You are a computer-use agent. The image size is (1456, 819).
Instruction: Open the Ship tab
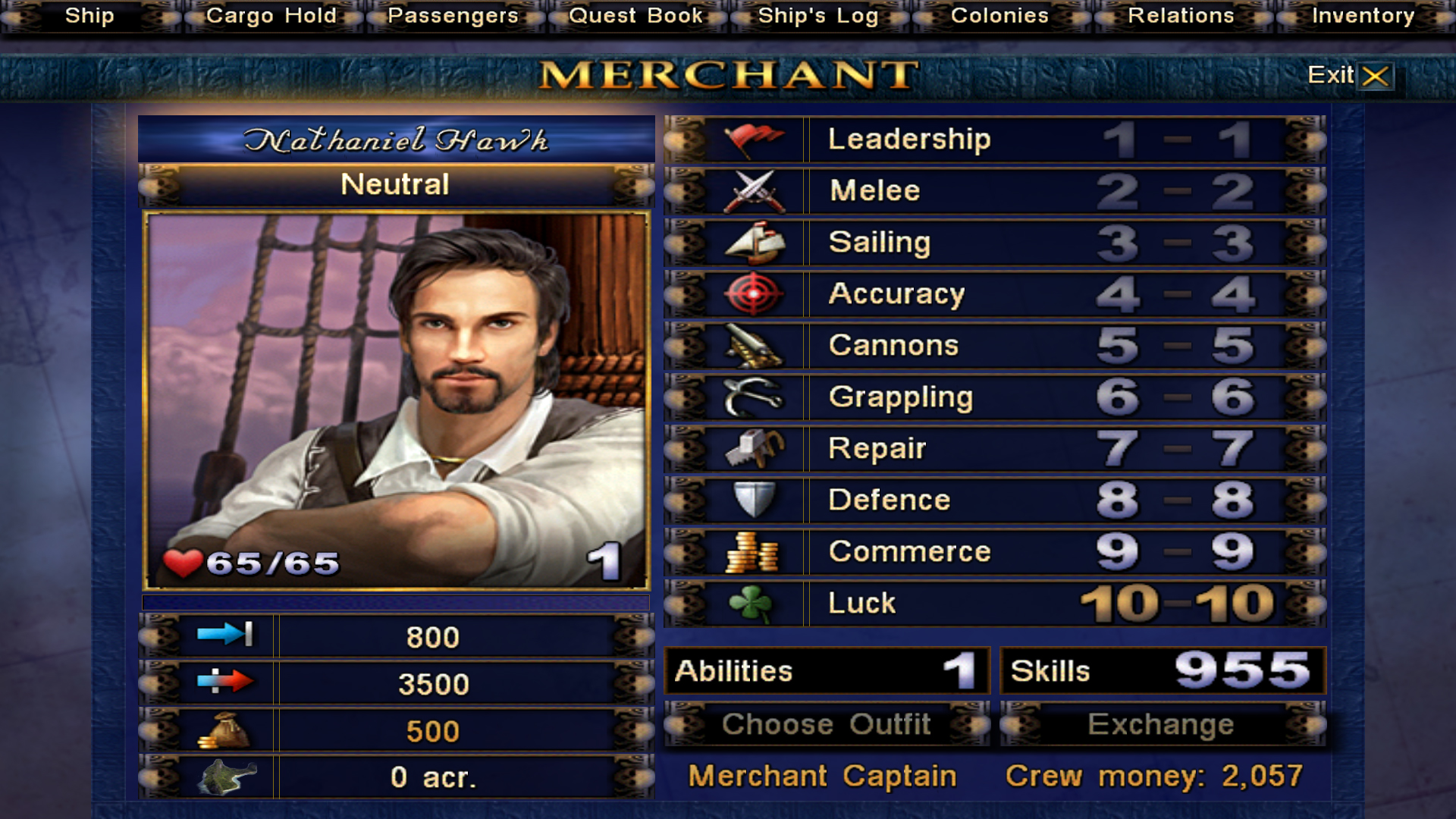pos(89,16)
